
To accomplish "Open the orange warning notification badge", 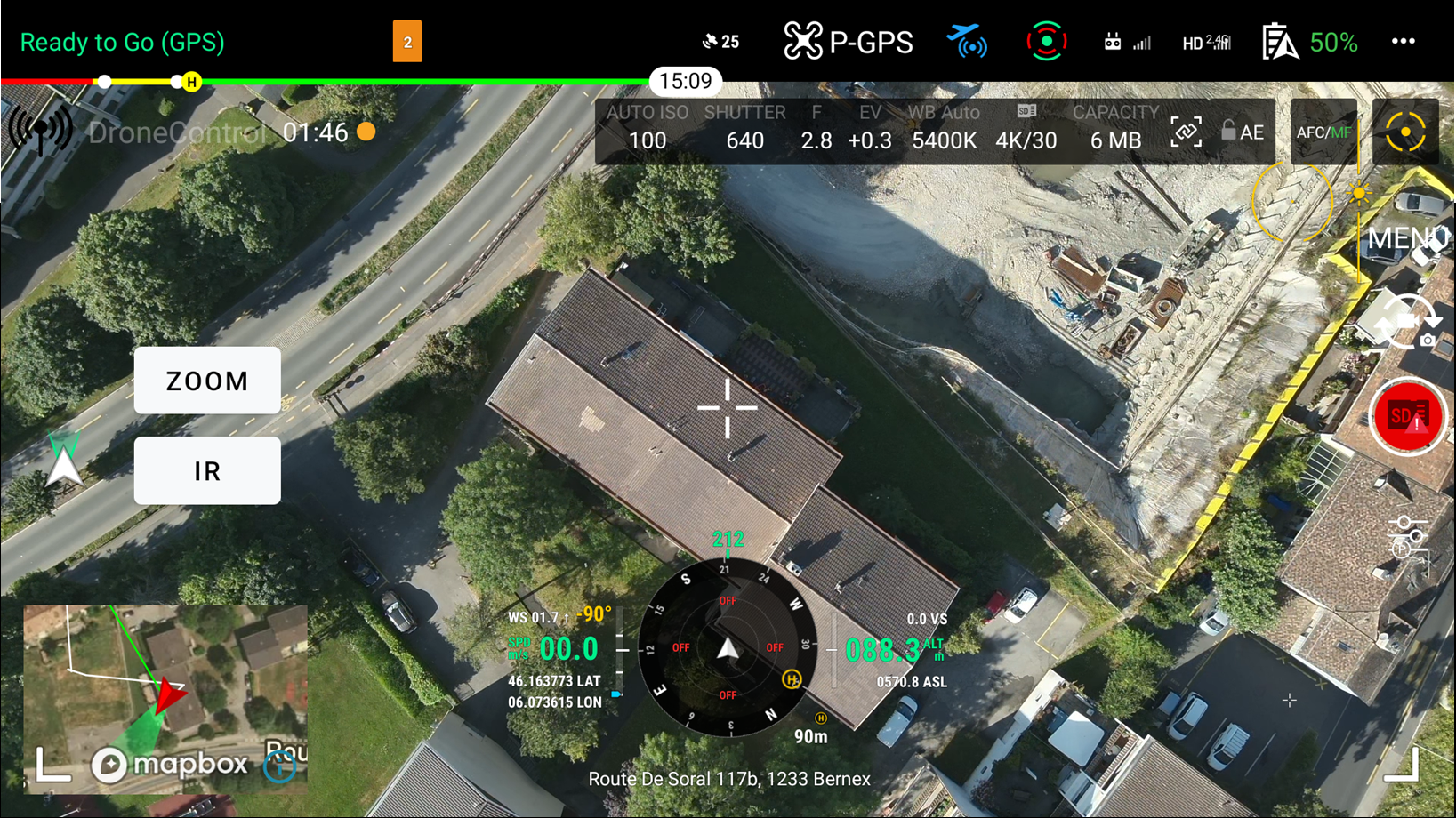I will (407, 42).
